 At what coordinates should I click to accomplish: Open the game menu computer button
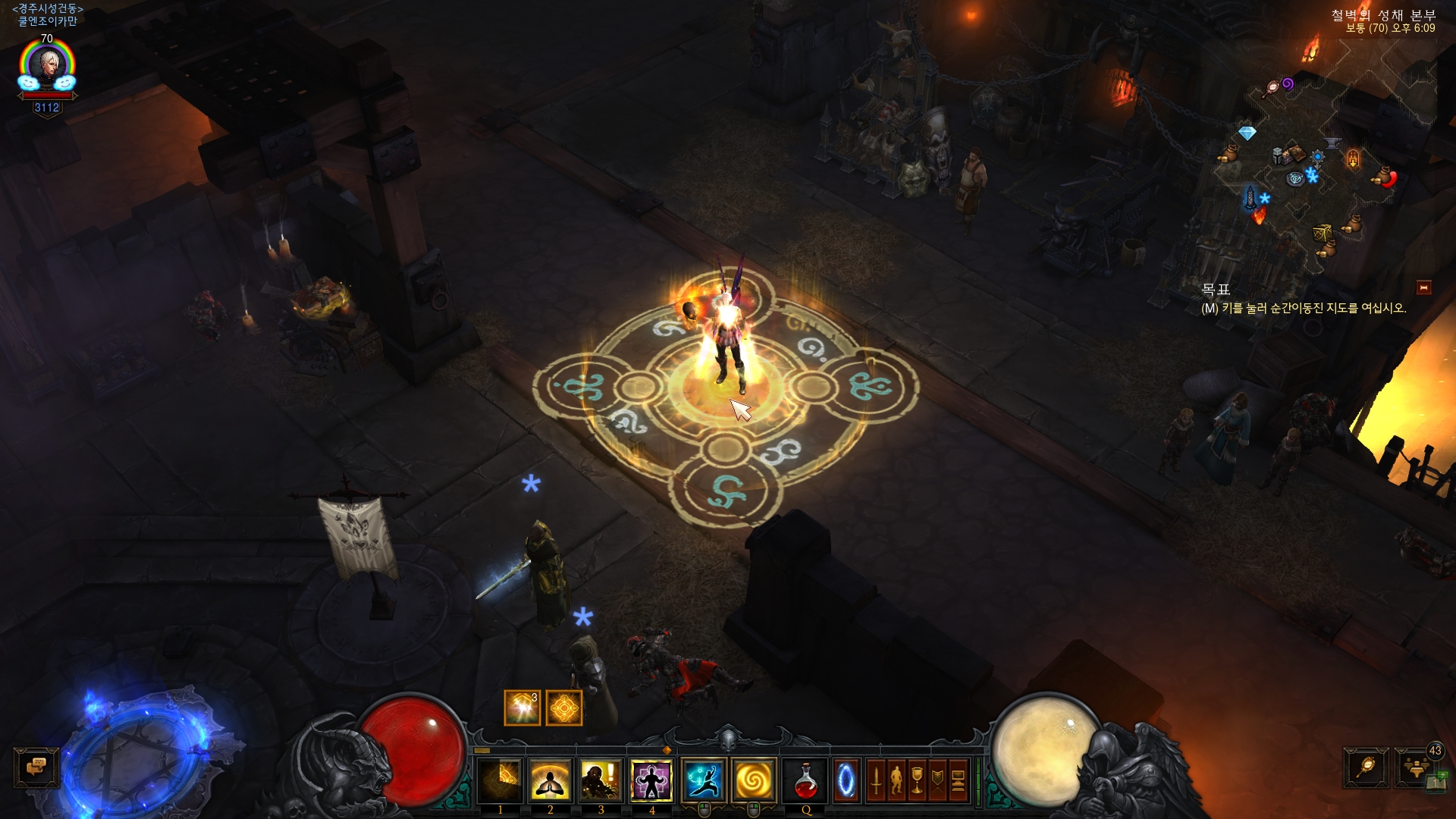959,780
